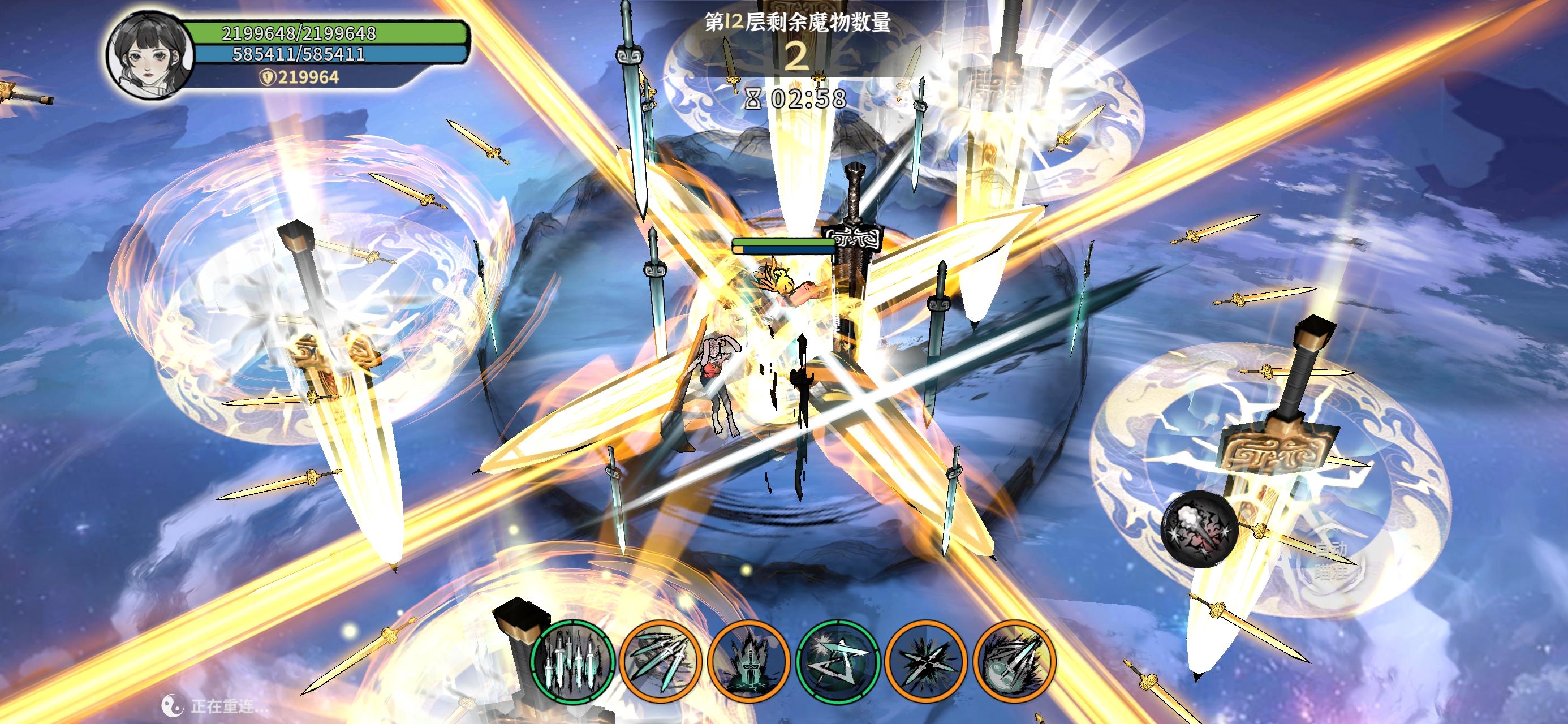Tap the blue 585411 mana bar
This screenshot has width=1568, height=724.
coord(329,56)
